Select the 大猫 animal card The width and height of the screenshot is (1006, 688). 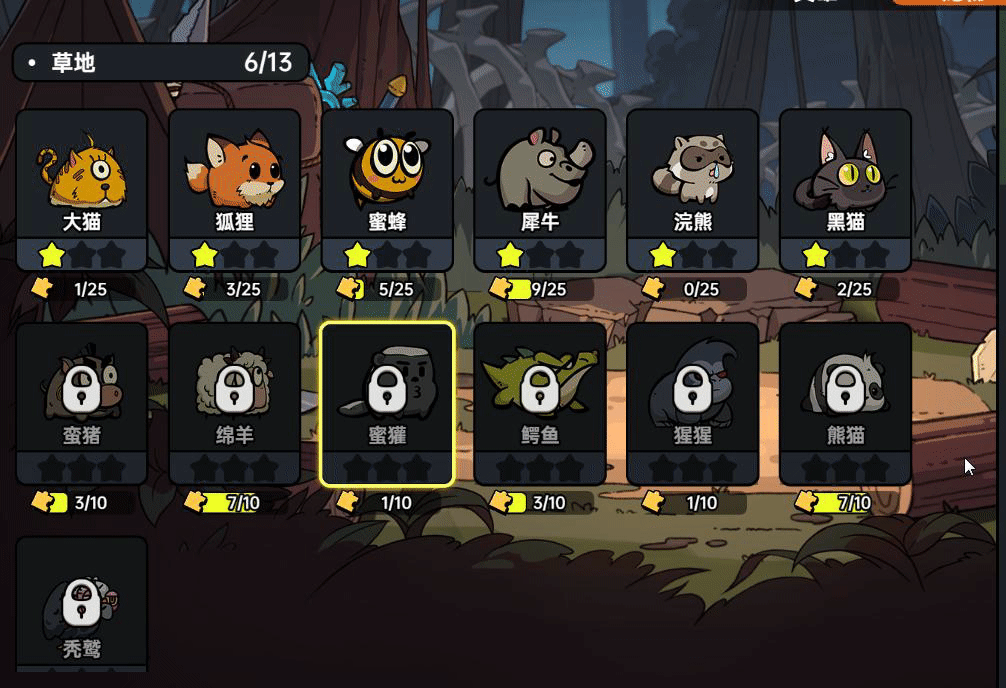[x=82, y=189]
